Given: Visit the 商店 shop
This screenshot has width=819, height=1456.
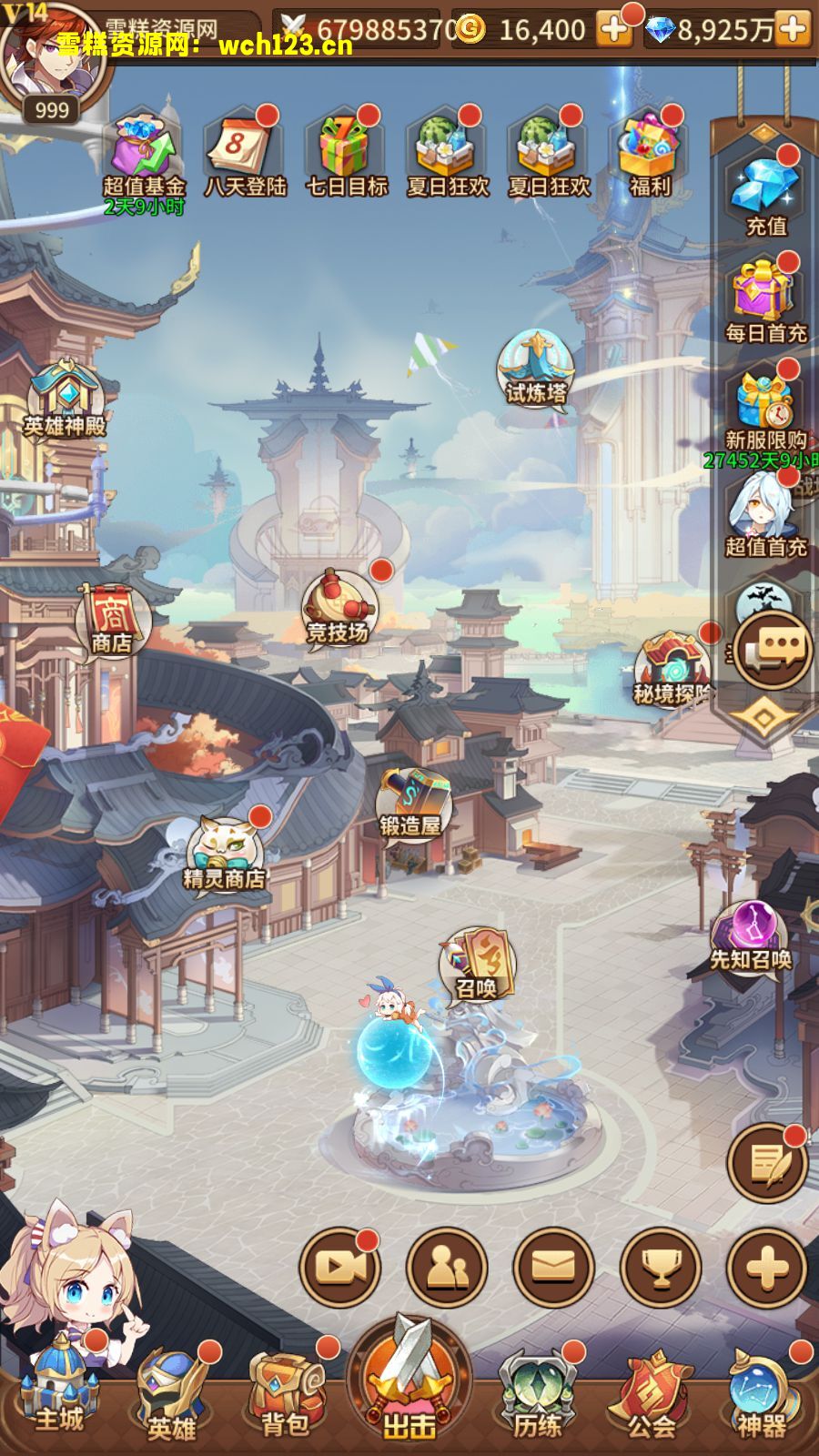Looking at the screenshot, I should point(112,620).
